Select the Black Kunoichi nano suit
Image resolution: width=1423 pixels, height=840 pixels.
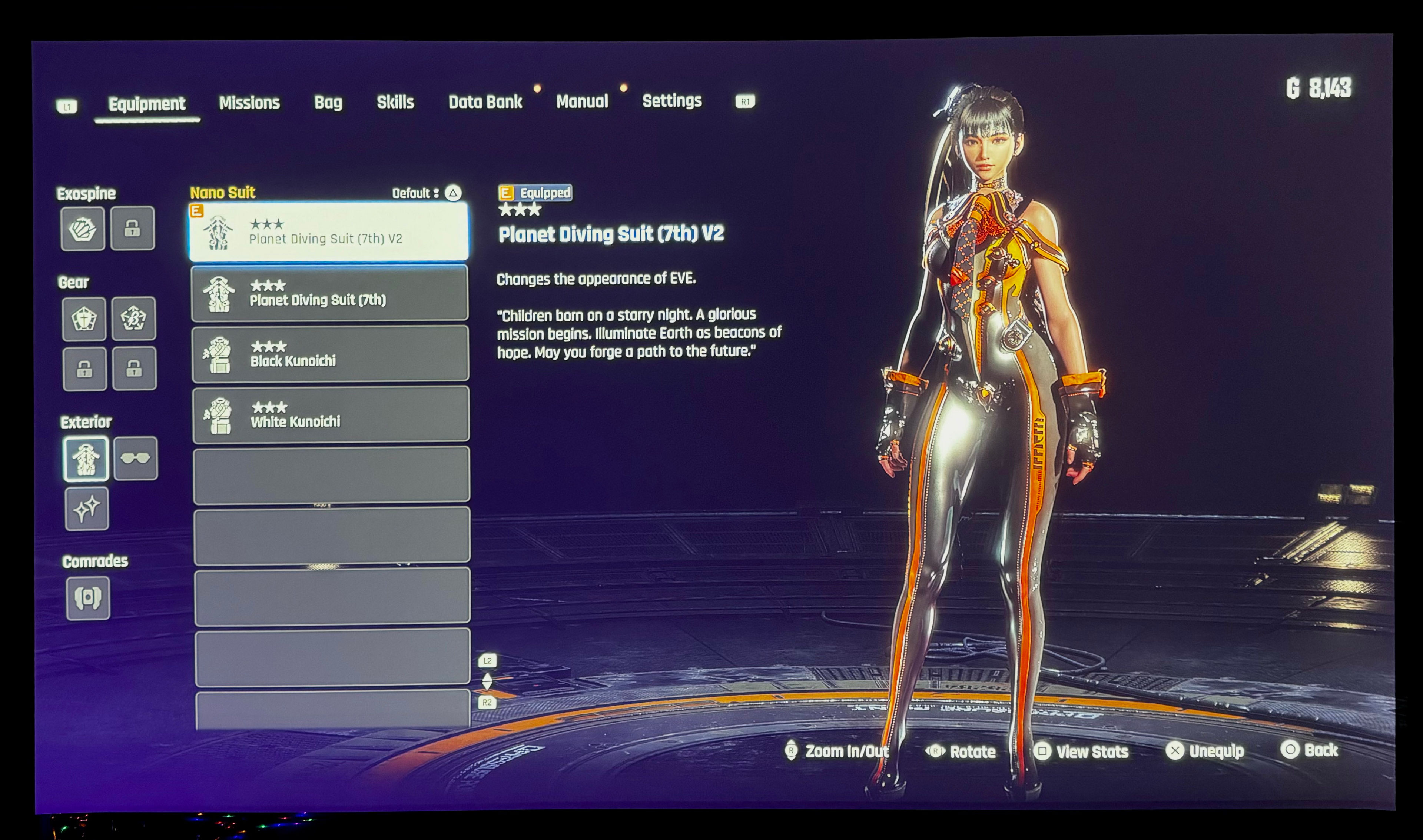330,354
